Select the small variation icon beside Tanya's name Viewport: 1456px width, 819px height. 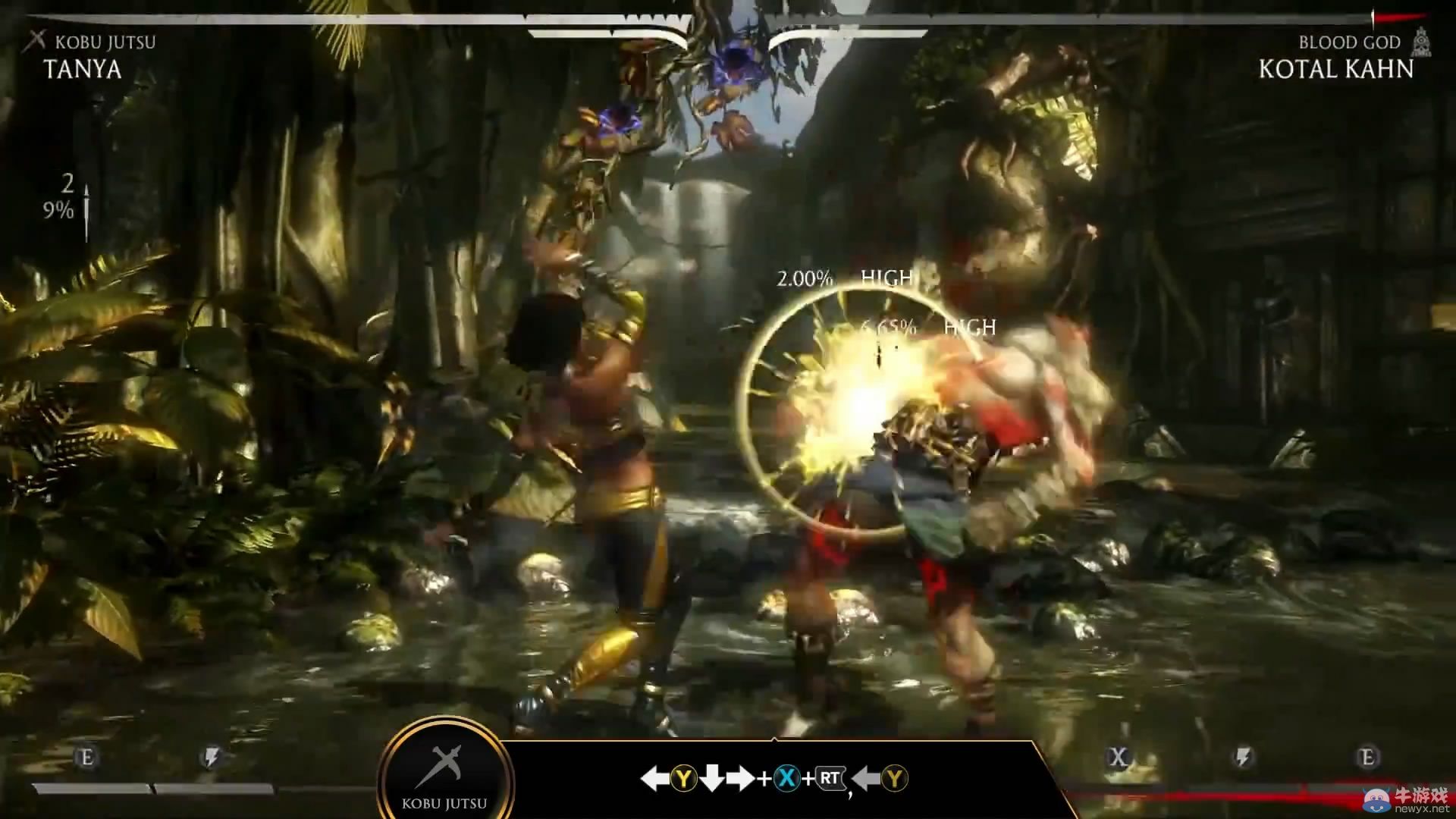[x=35, y=41]
